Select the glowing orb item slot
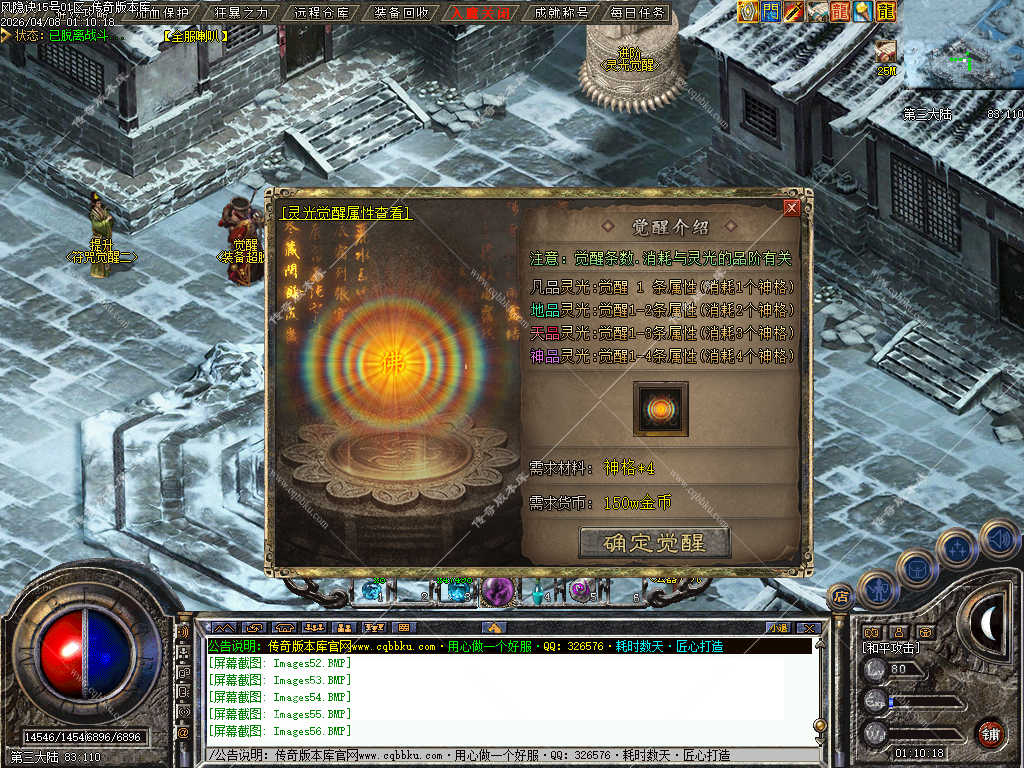Screen dimensions: 1024x768 (660, 408)
